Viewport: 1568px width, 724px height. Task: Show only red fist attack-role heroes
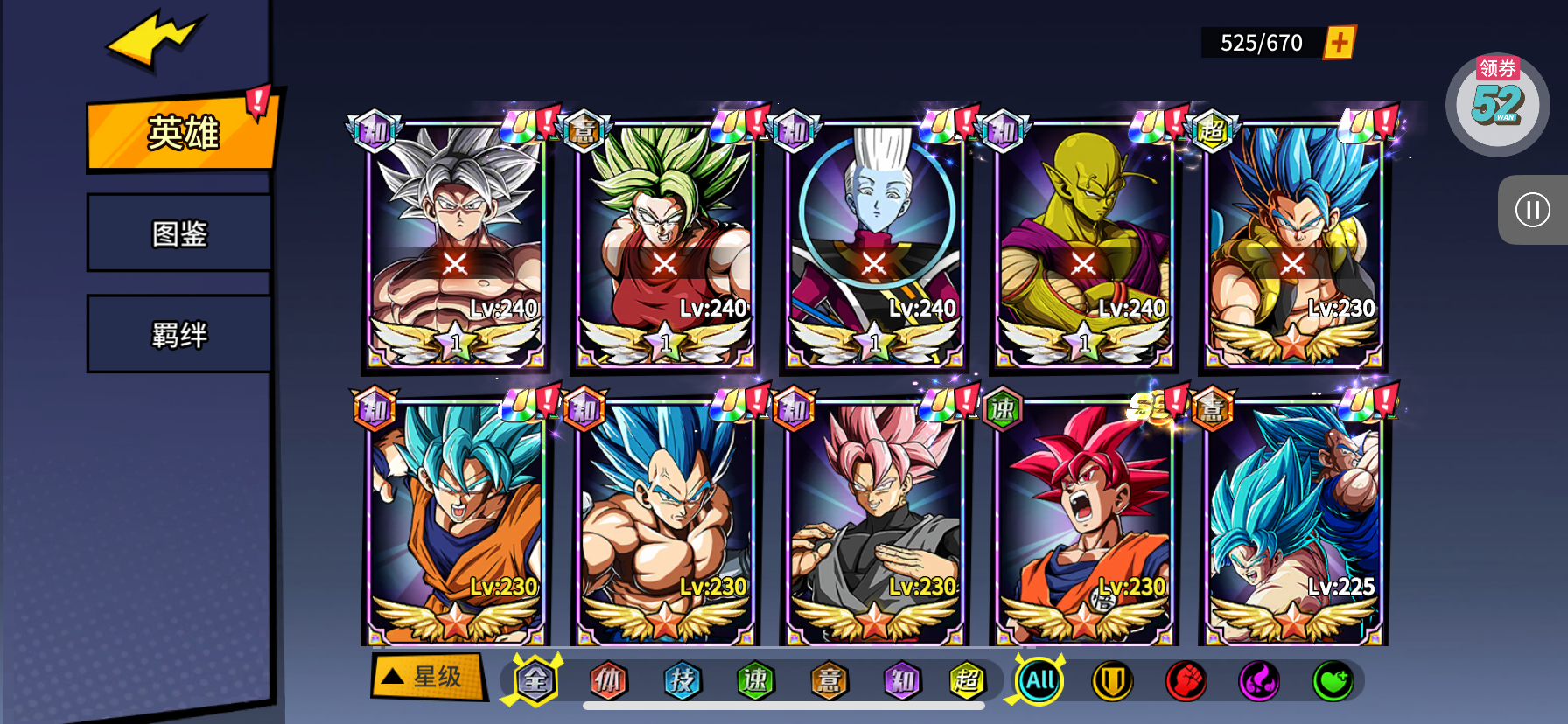click(1186, 680)
